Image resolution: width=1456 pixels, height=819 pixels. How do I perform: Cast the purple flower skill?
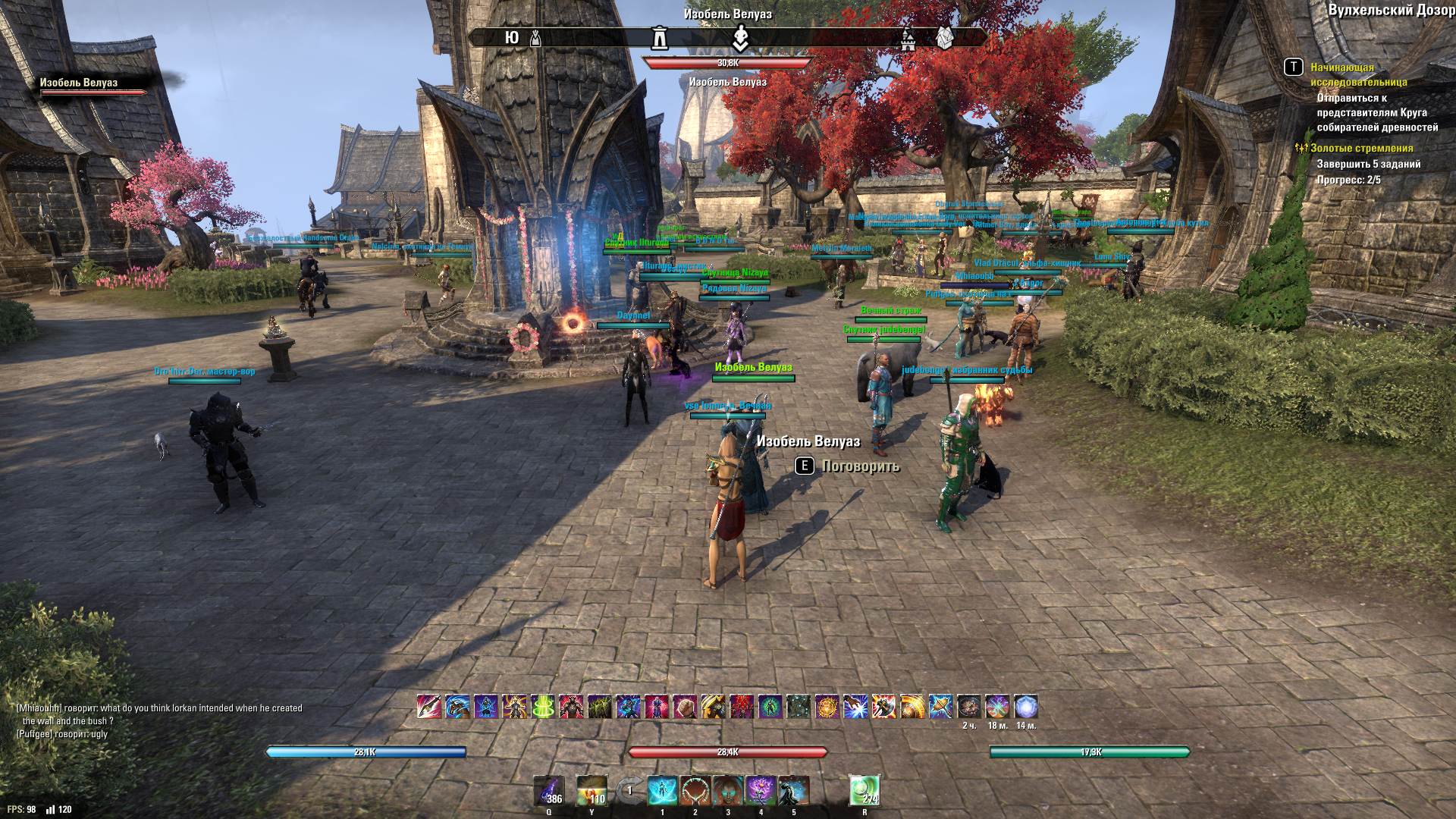[761, 791]
